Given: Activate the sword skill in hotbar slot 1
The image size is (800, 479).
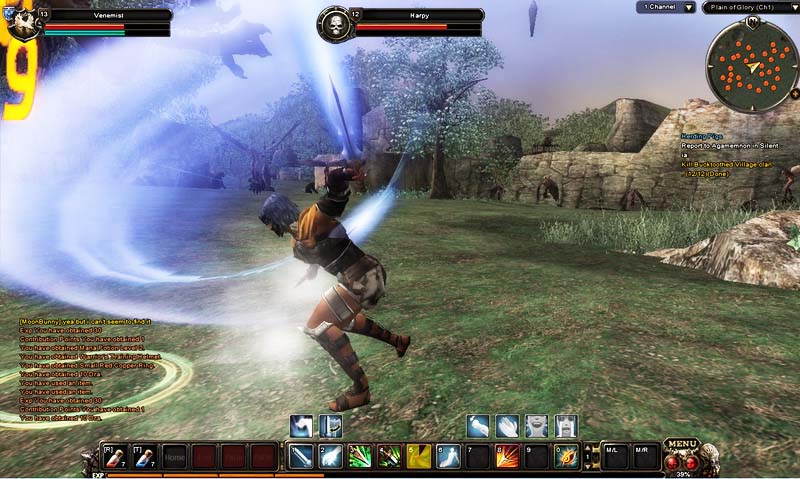Looking at the screenshot, I should click(x=301, y=457).
